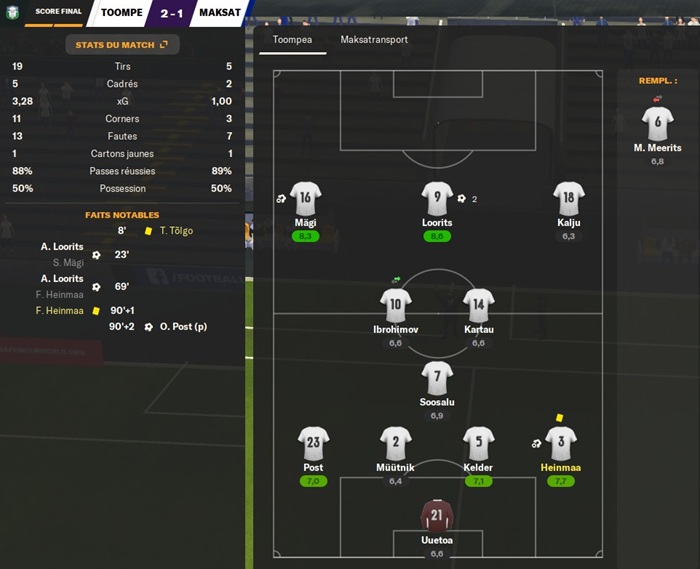Image resolution: width=700 pixels, height=569 pixels.
Task: Select Heinmaa's number 3 shirt
Action: (561, 442)
